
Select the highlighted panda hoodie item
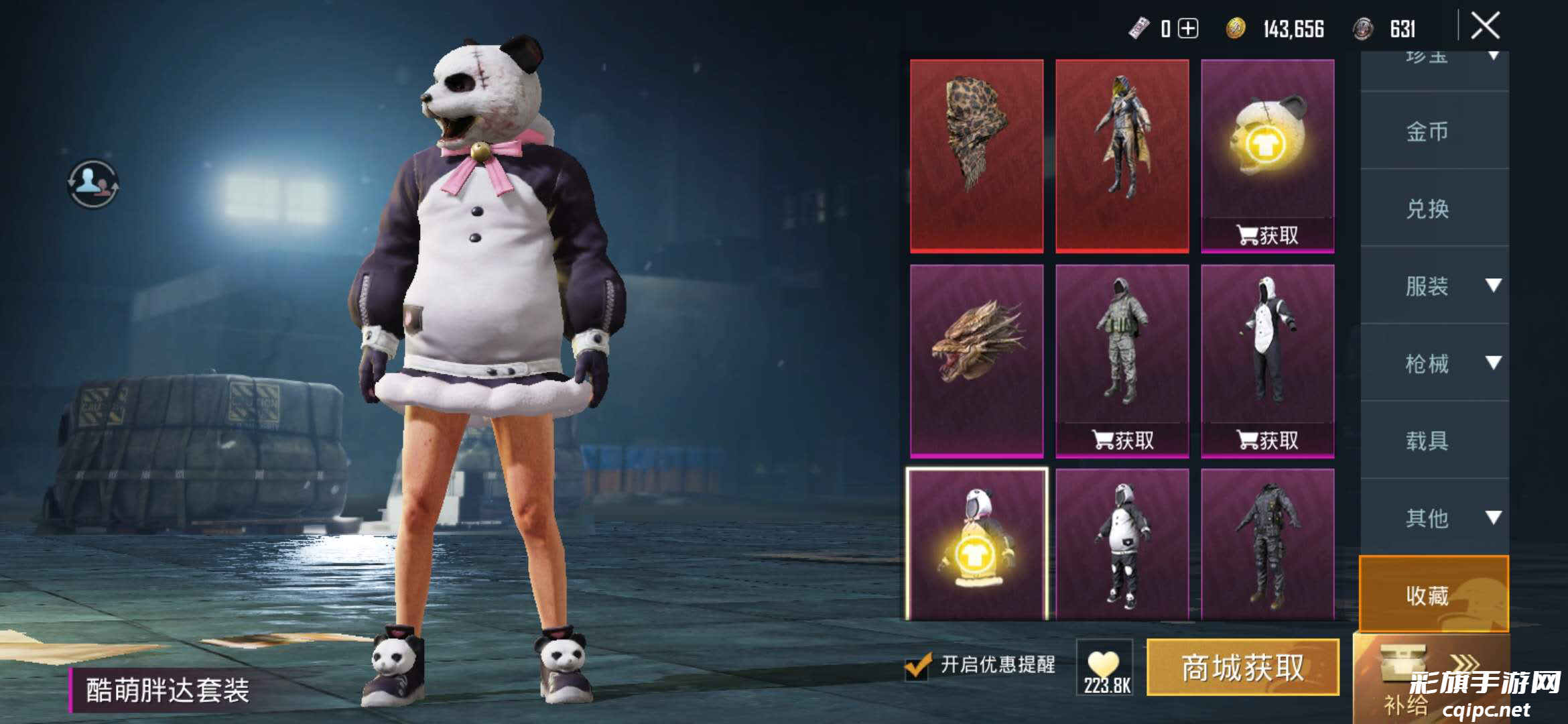tap(976, 544)
